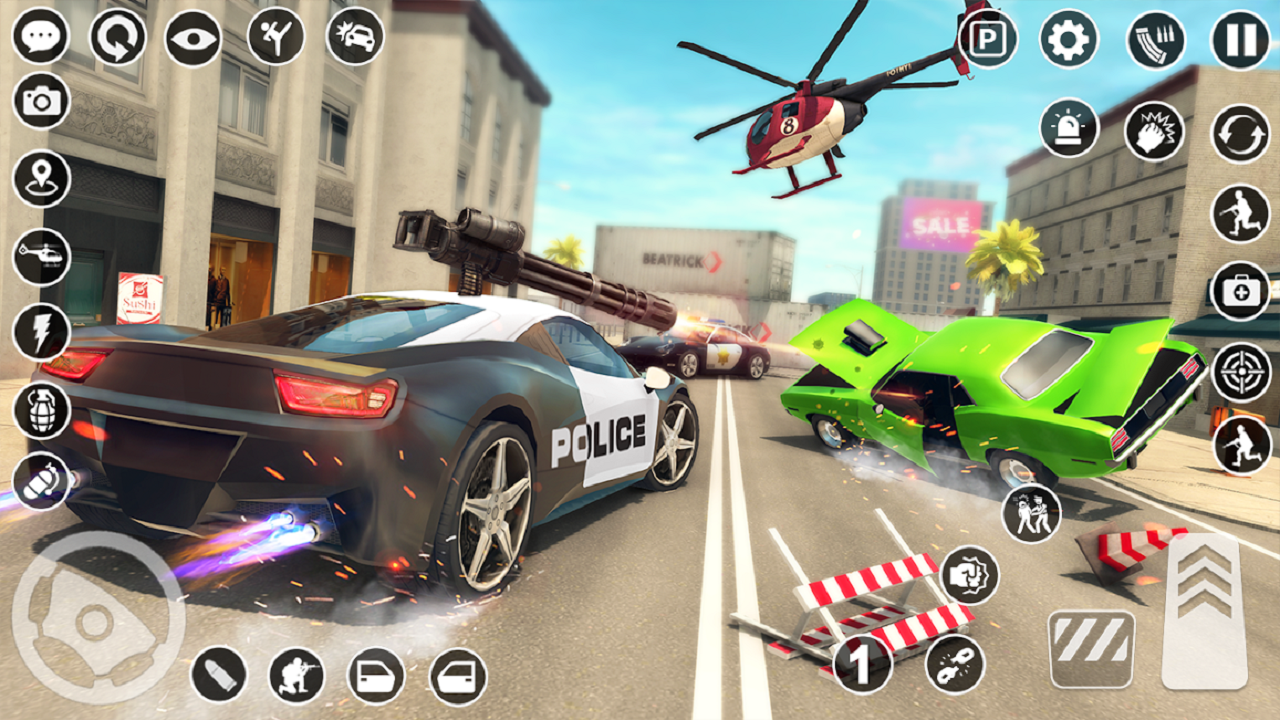Image resolution: width=1280 pixels, height=720 pixels.
Task: Tap the ammo magazine icon at top
Action: point(1155,38)
